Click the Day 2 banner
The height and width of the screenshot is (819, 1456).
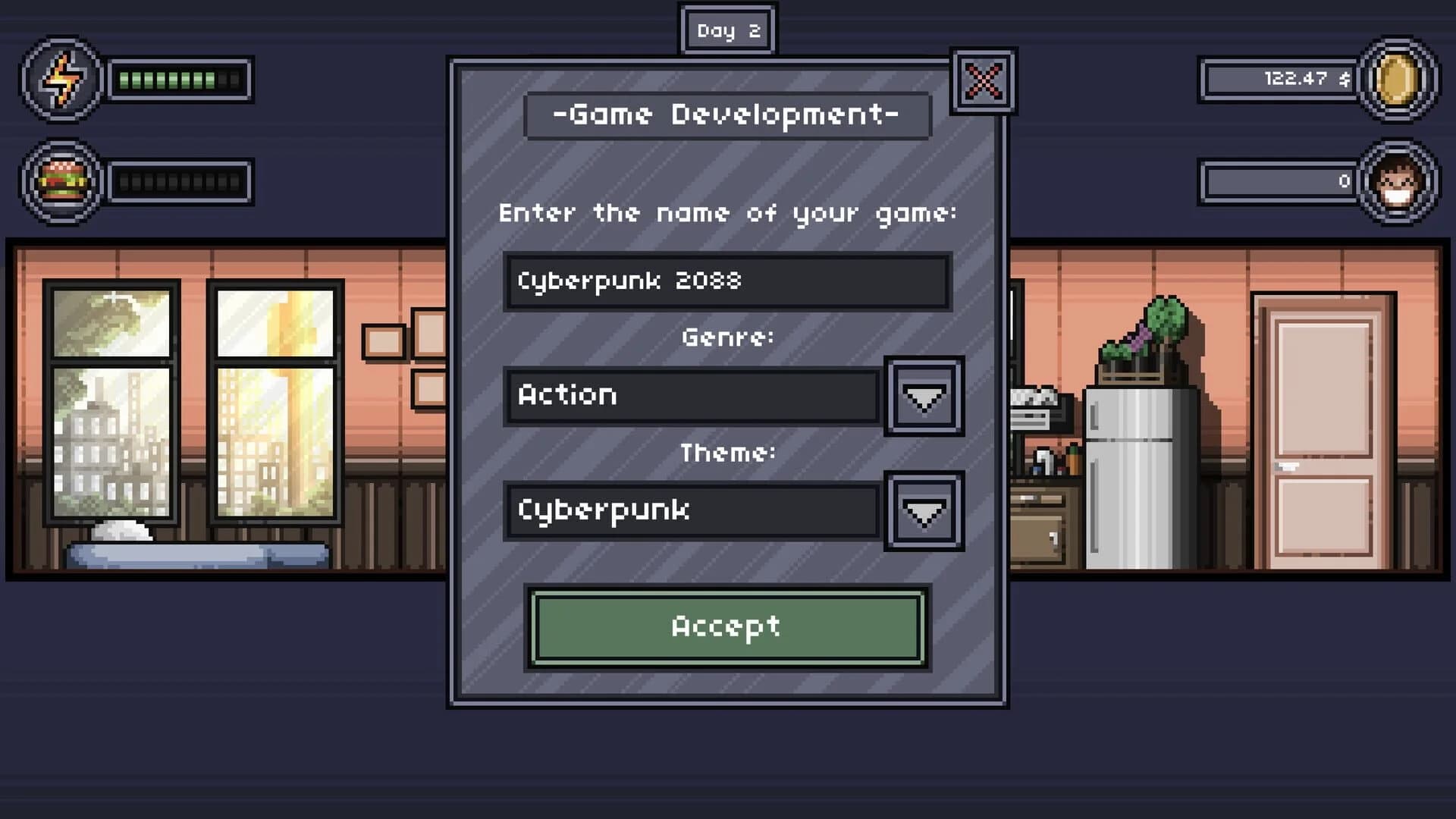[x=727, y=30]
